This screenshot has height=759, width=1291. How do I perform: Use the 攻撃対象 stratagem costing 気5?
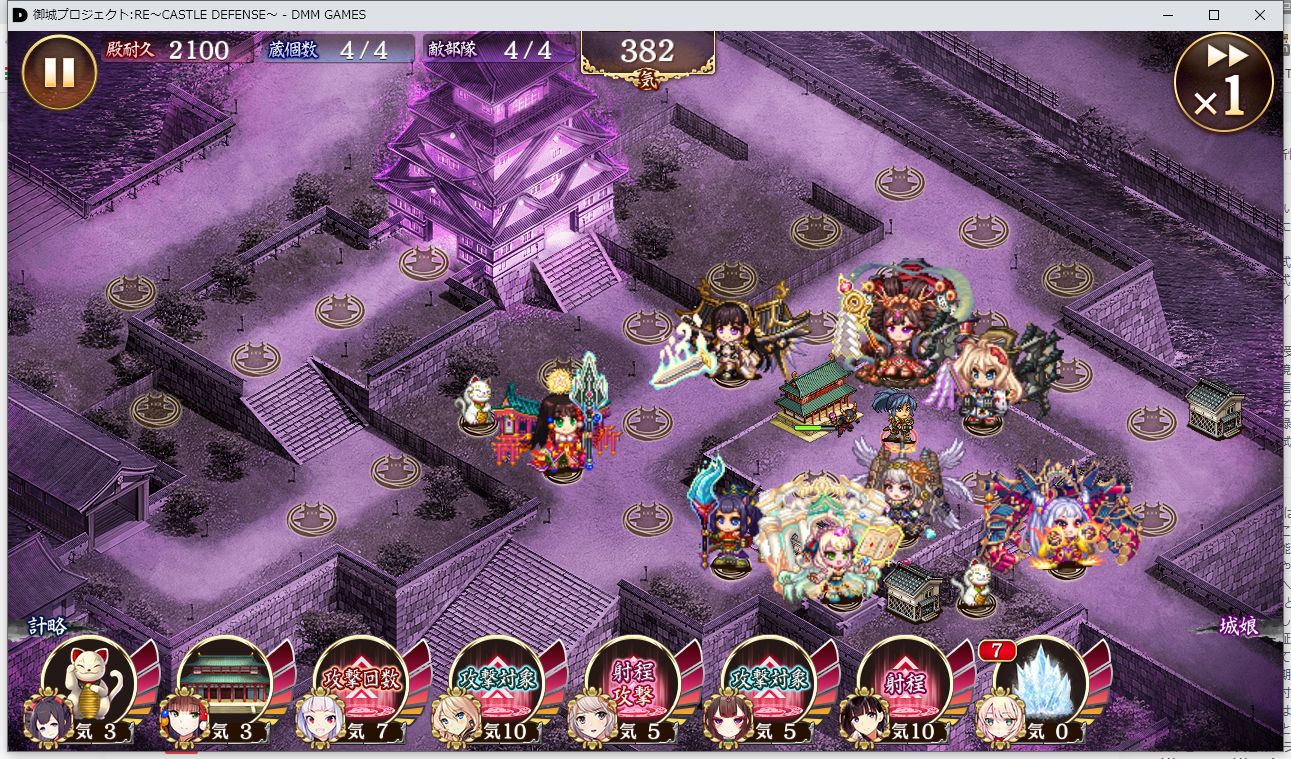click(x=769, y=681)
